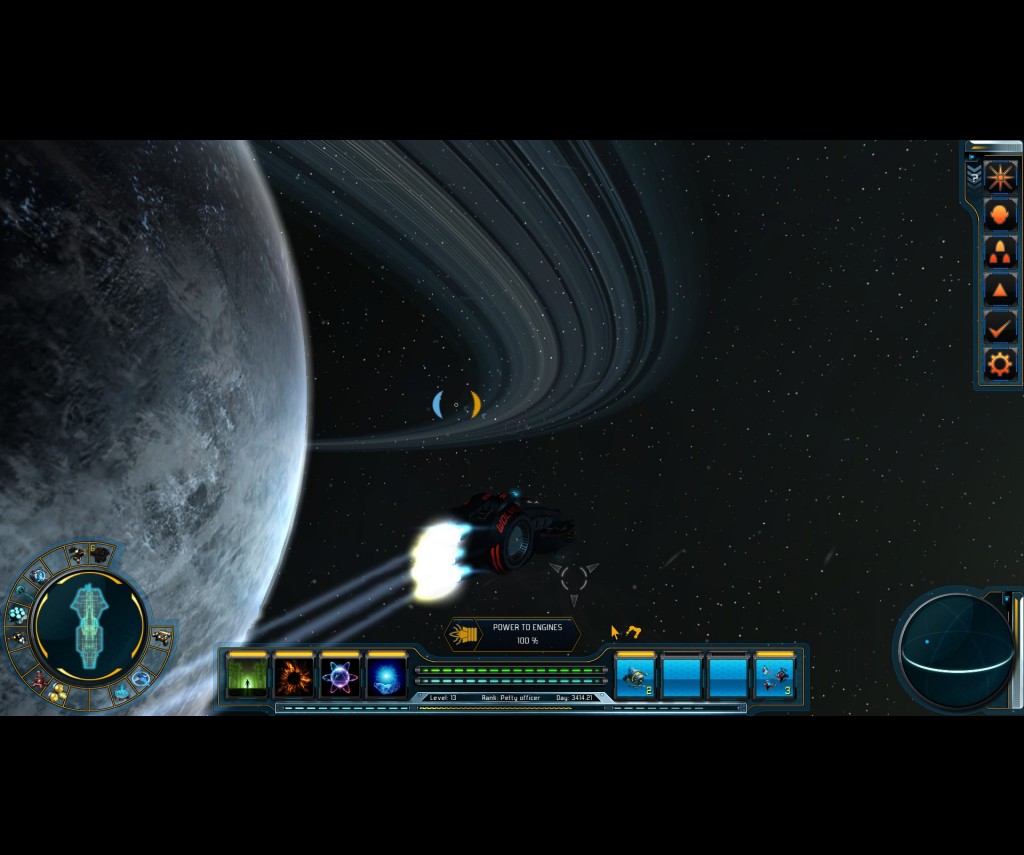Select the ship hologram display
1024x855 pixels.
tap(91, 625)
